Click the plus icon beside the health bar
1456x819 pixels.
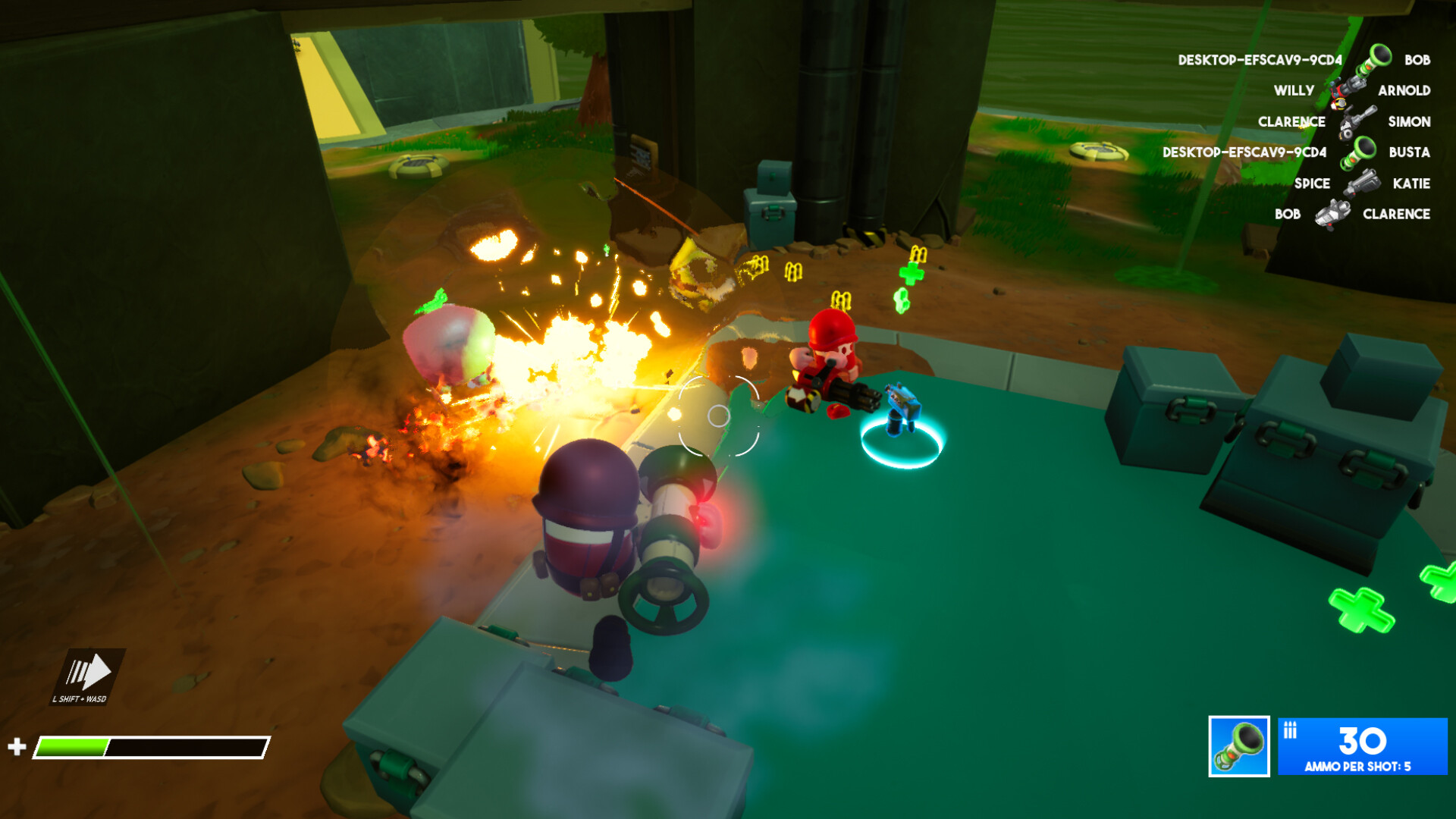pyautogui.click(x=17, y=745)
